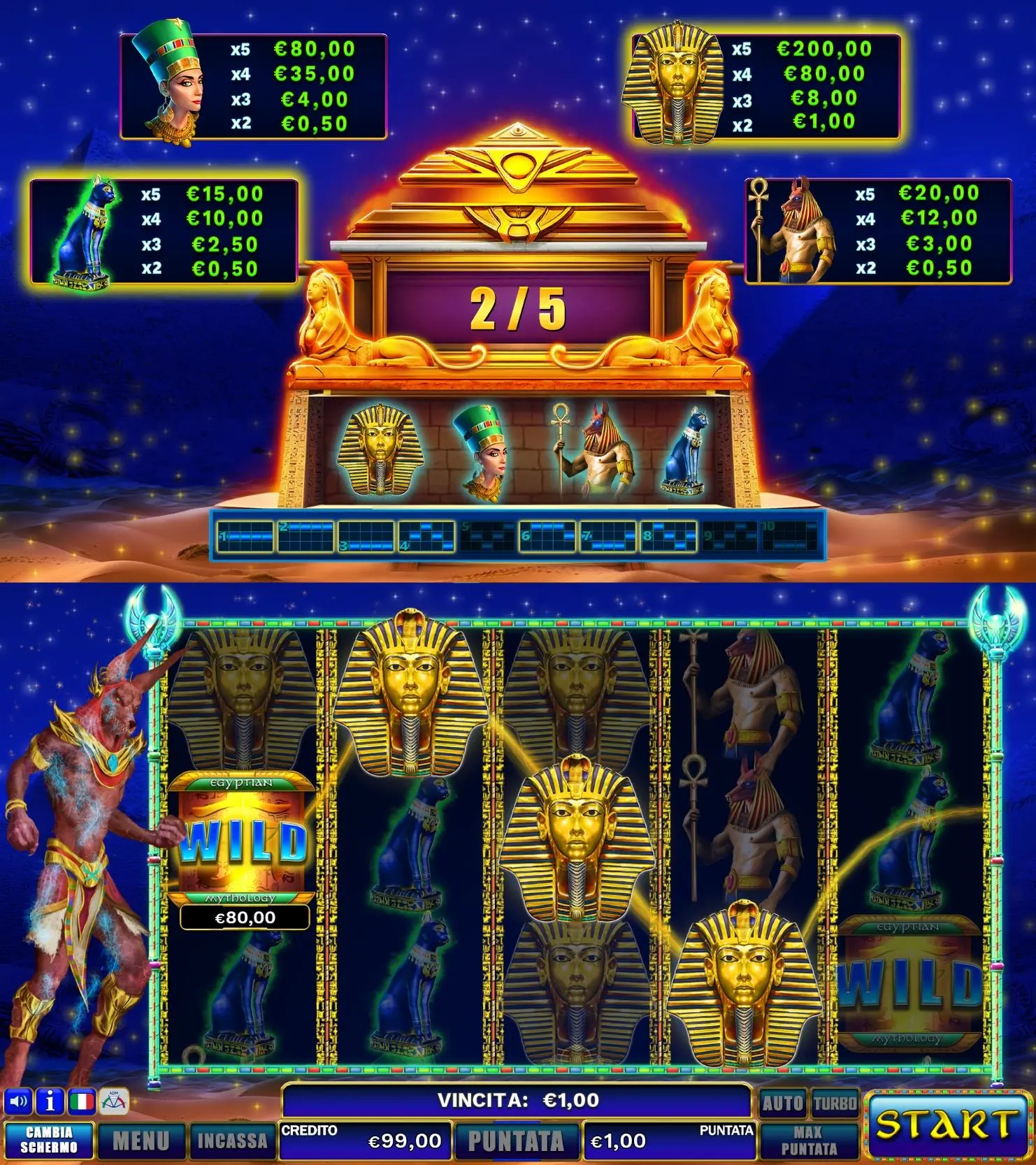Expand the 2/5 collection progress display

517,307
